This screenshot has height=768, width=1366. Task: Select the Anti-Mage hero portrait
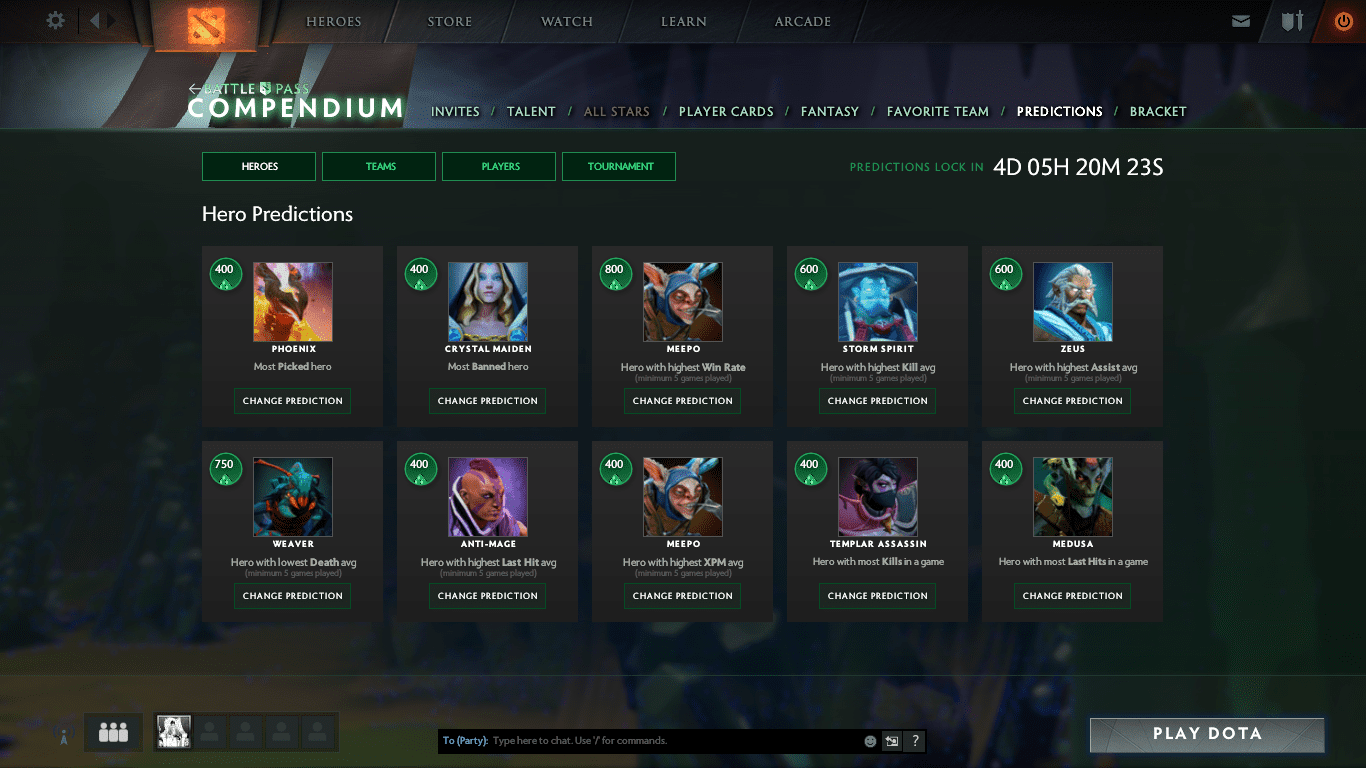coord(488,497)
